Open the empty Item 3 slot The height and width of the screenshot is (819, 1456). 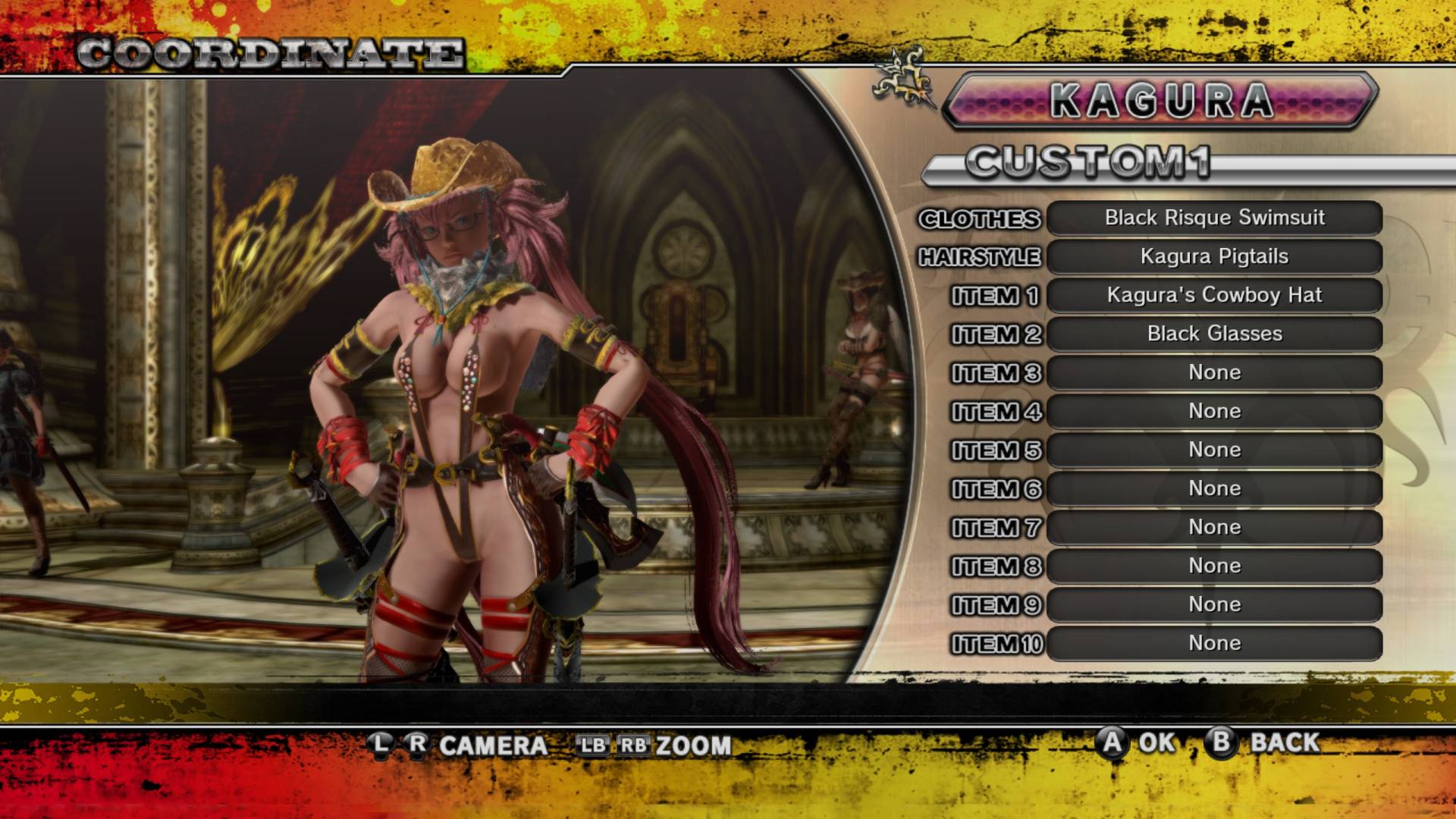1214,373
